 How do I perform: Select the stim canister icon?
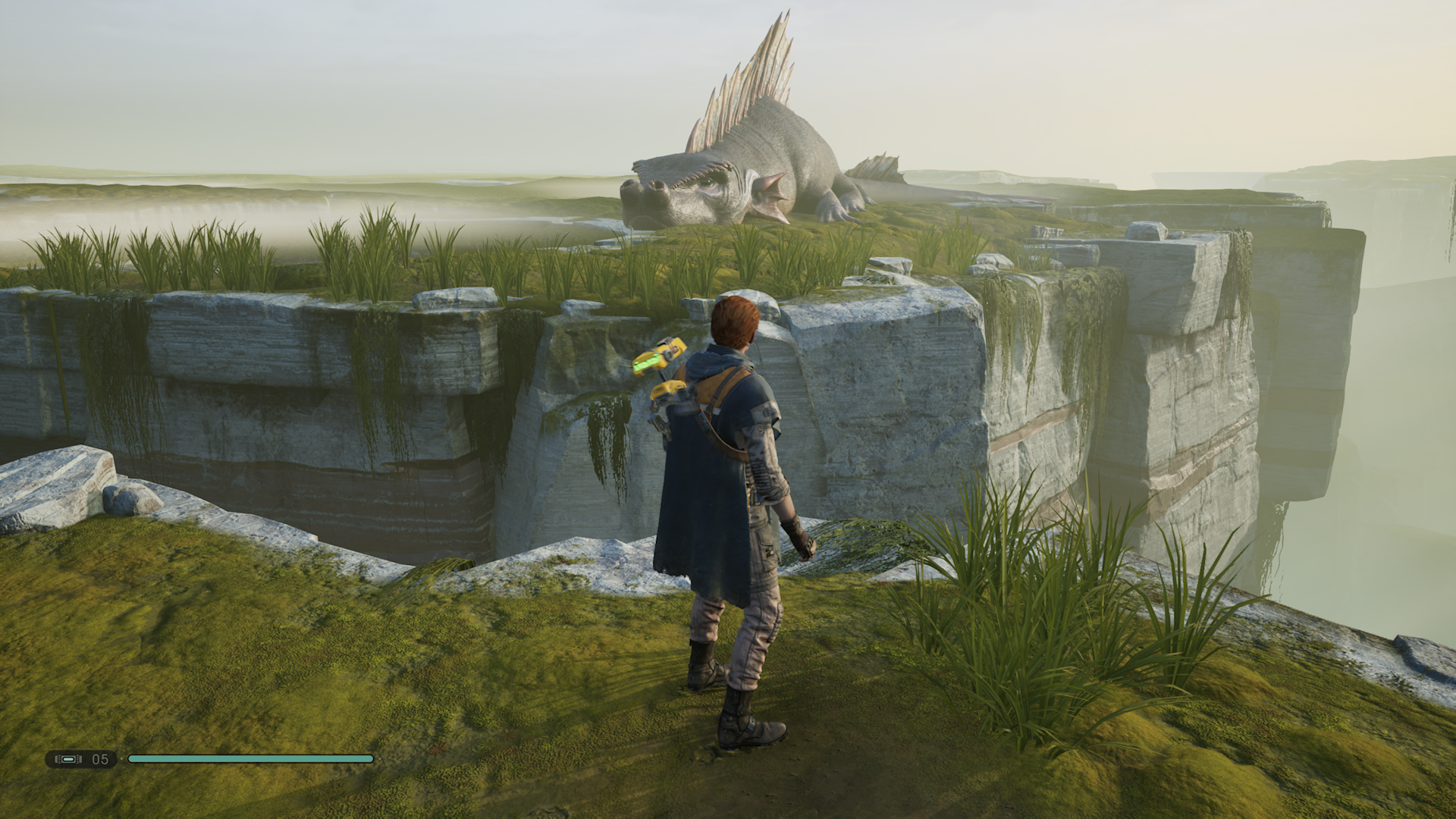click(x=68, y=759)
